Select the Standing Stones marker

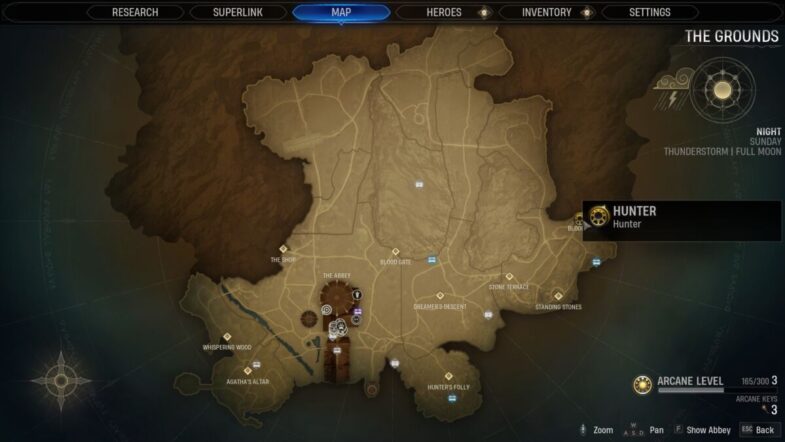558,296
